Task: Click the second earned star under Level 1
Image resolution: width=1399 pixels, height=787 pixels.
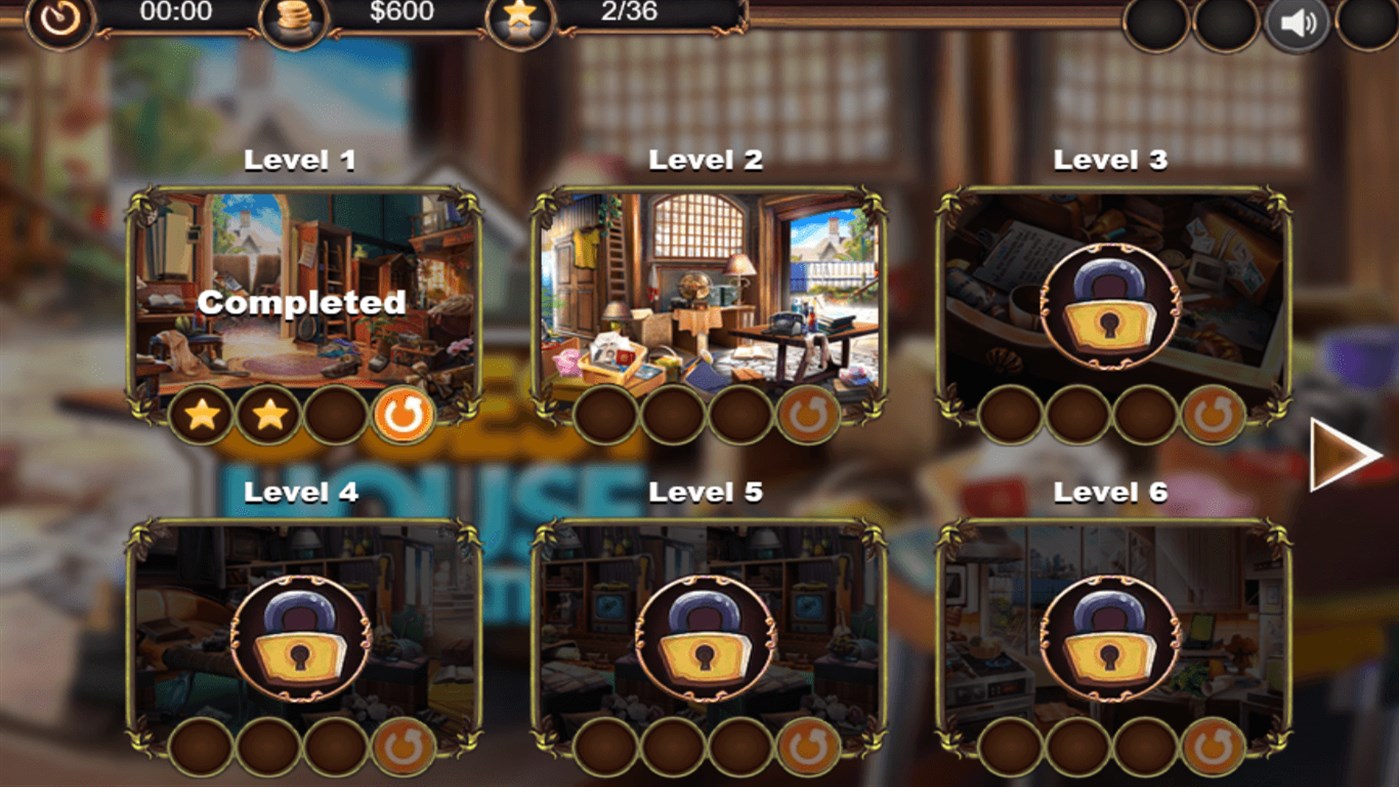Action: click(268, 415)
